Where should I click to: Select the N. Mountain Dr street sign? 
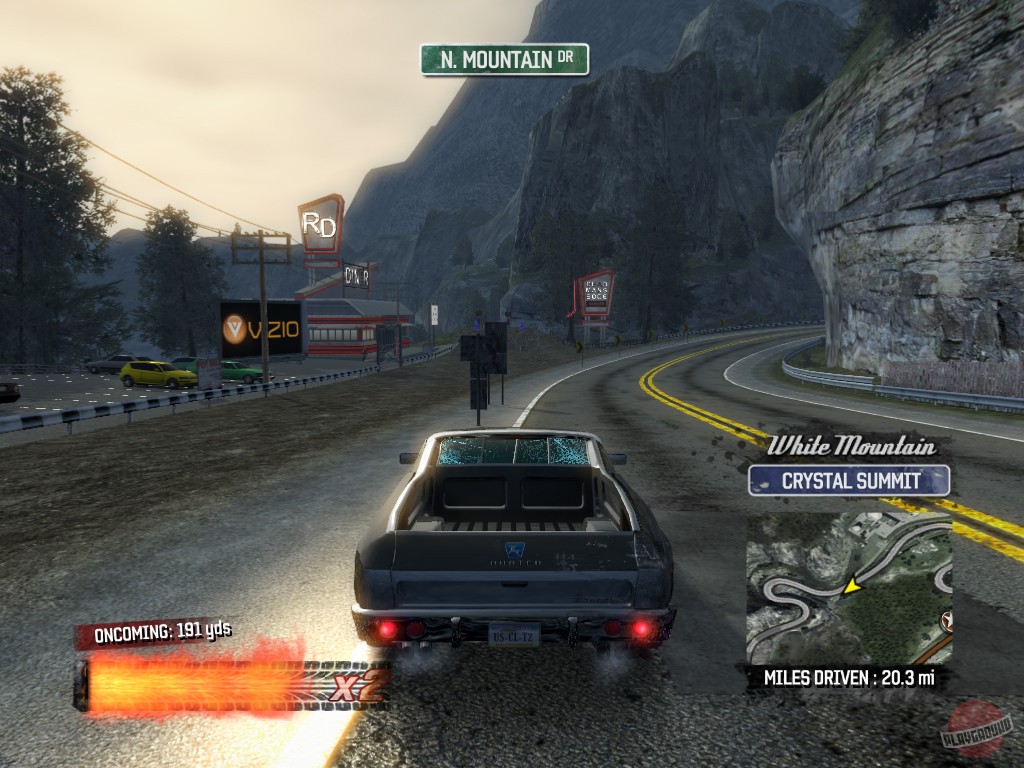504,60
